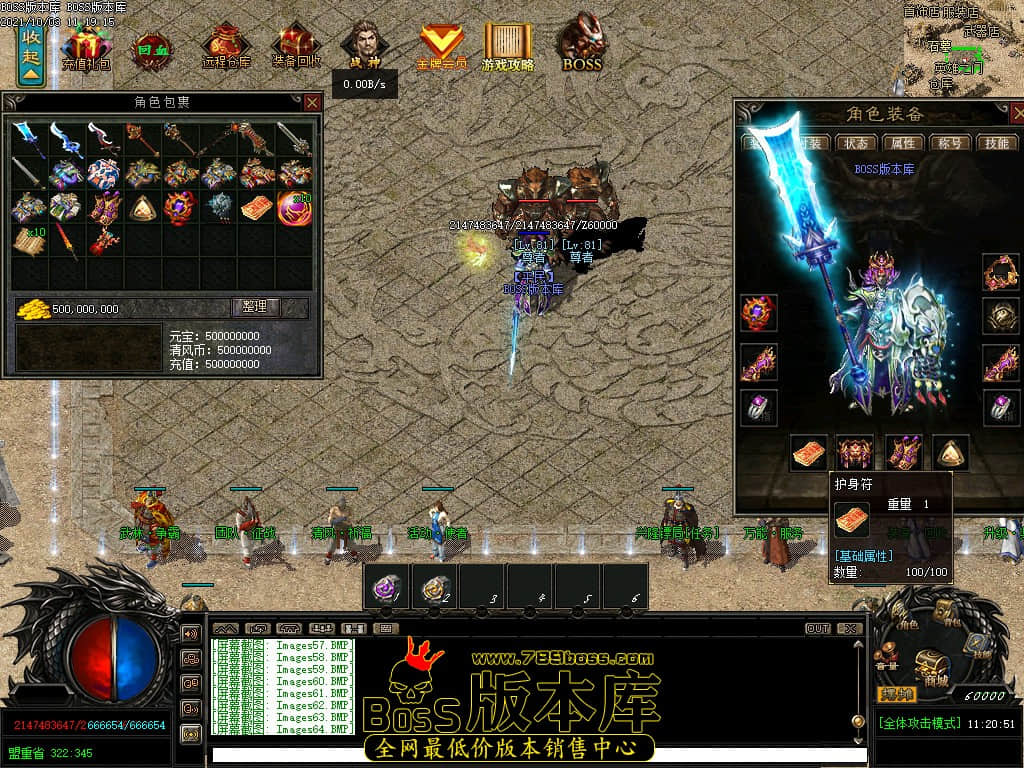Switch to the 状态 status tab
This screenshot has height=768, width=1024.
[x=853, y=143]
